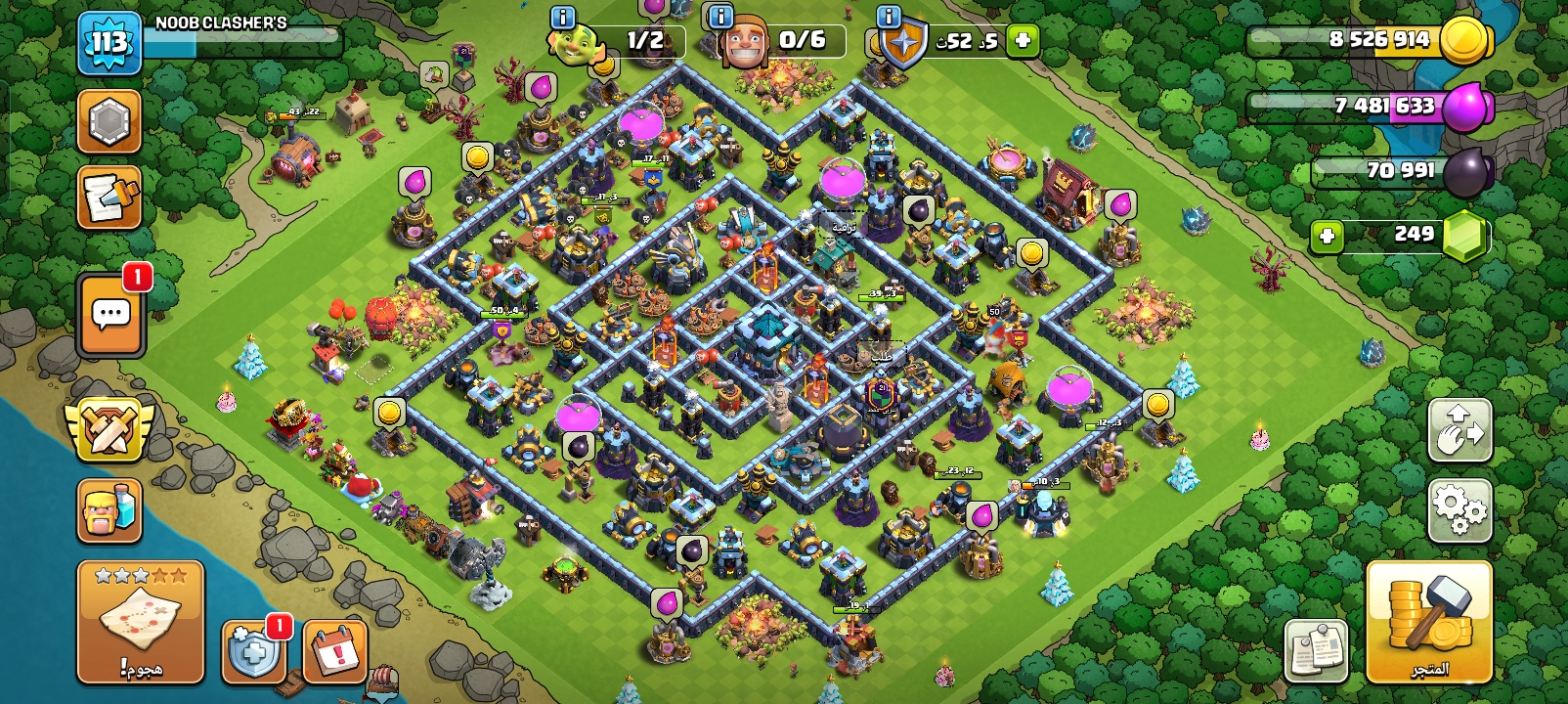Add gems with the green plus
Image resolution: width=1568 pixels, height=704 pixels.
[1327, 236]
